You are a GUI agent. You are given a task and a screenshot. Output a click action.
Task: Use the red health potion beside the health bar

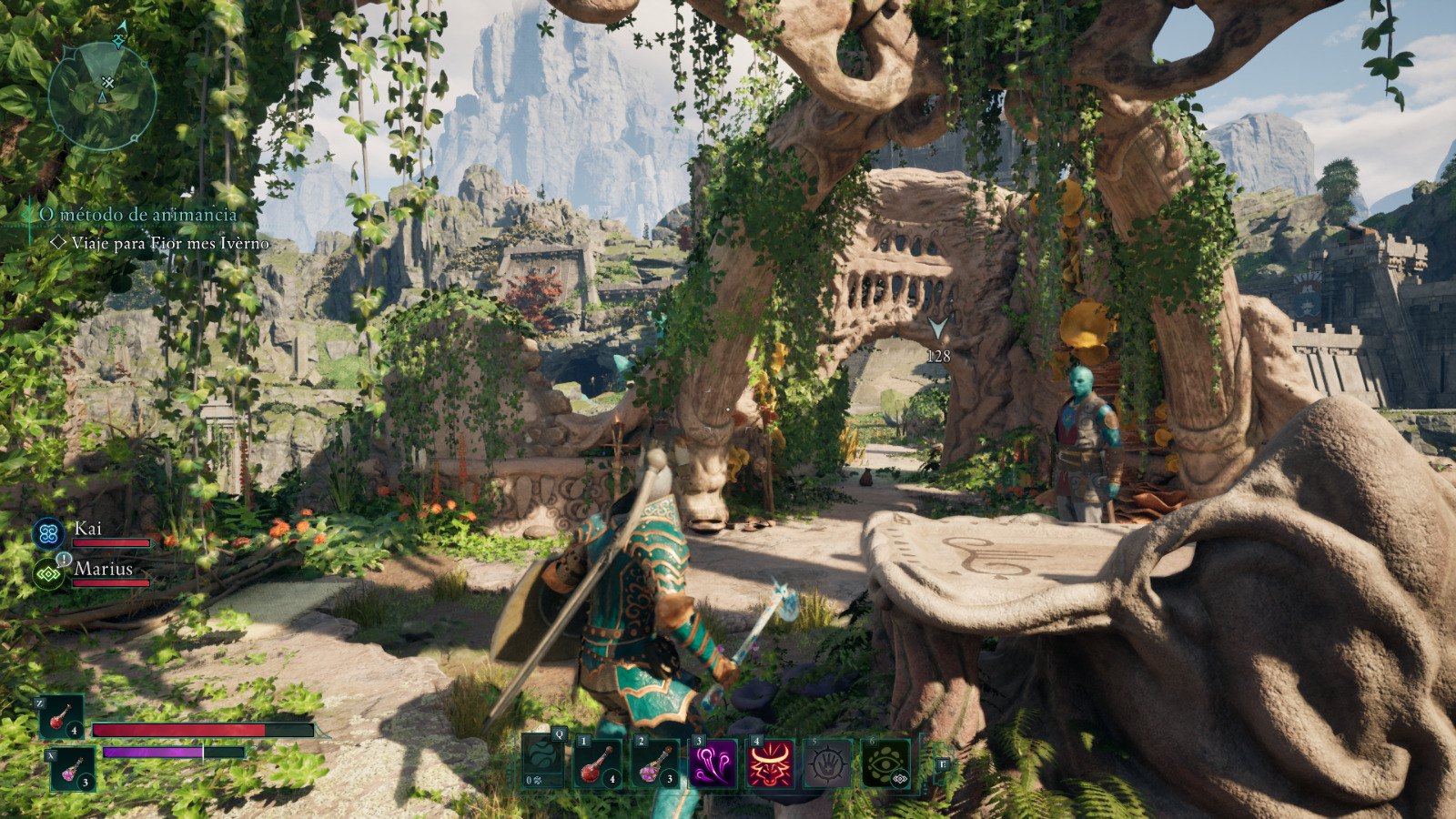(x=61, y=717)
